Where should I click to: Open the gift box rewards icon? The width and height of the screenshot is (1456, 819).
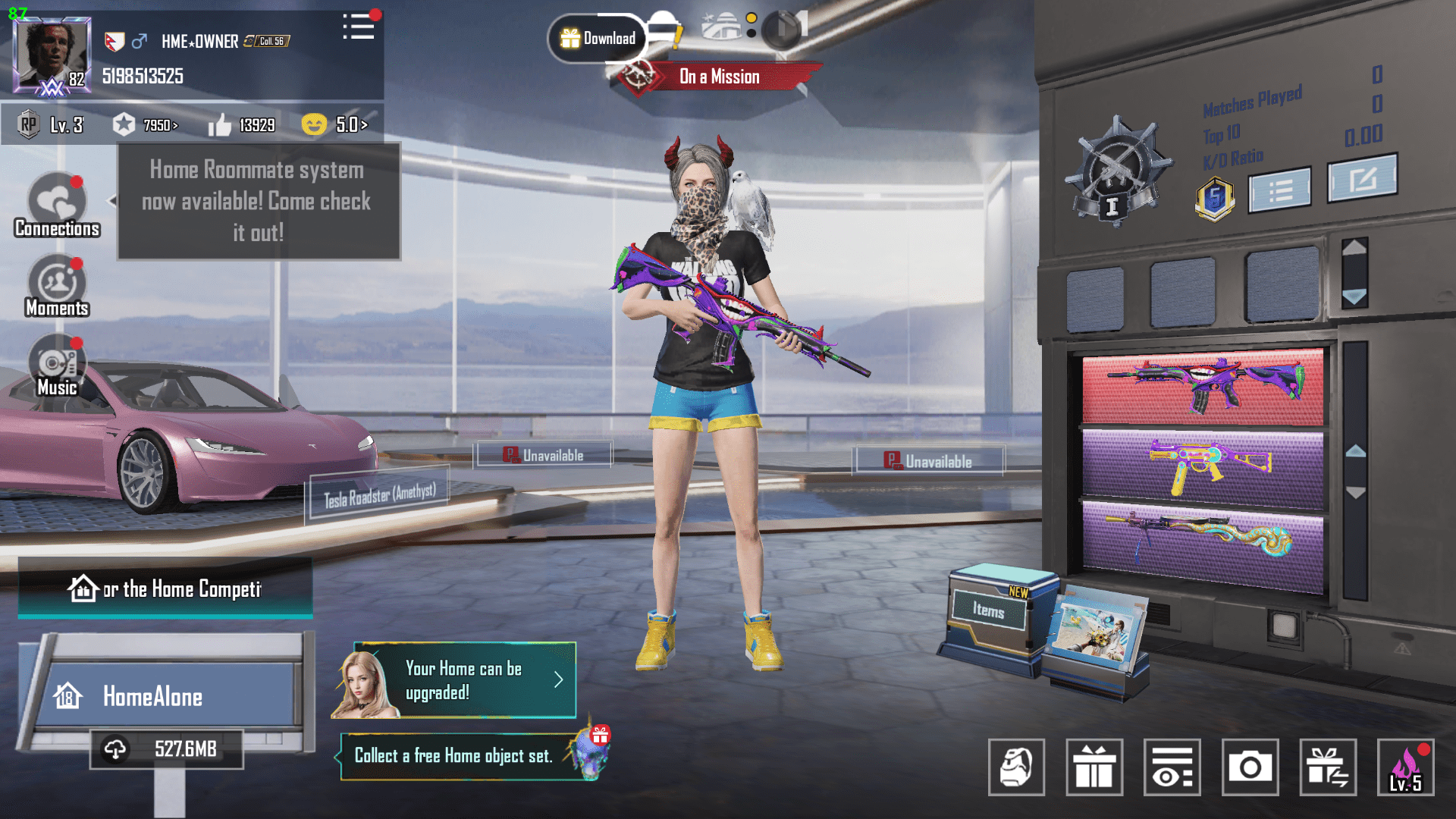coord(1093,767)
